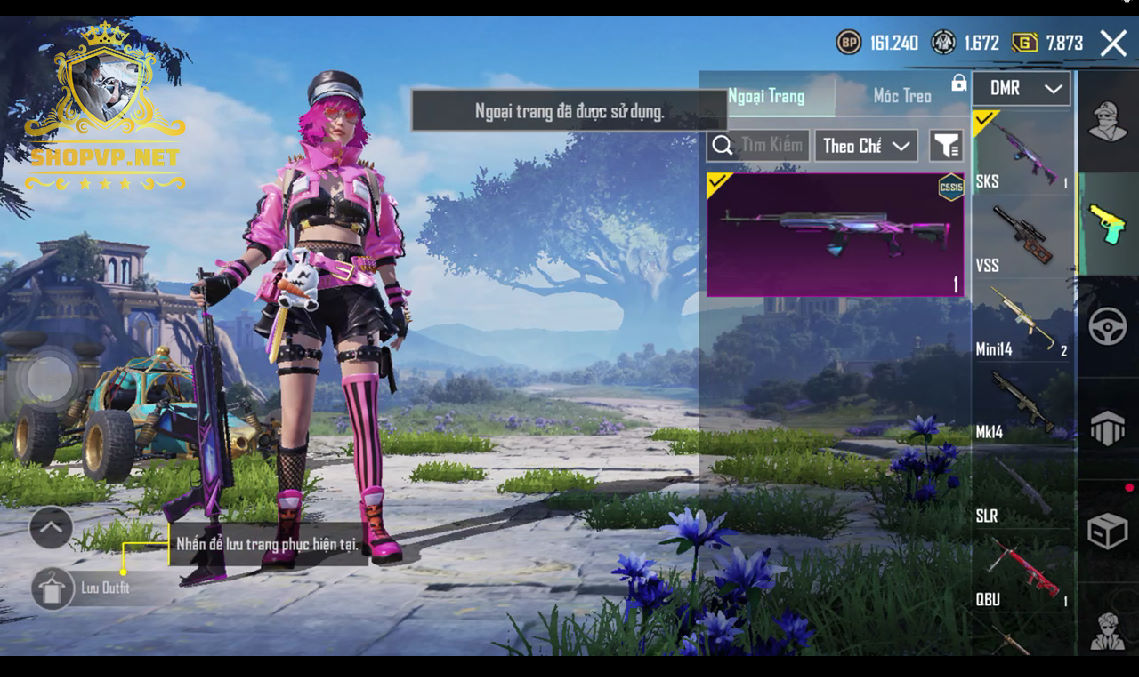Image resolution: width=1139 pixels, height=677 pixels.
Task: Select the Mini14 weapon entry
Action: (1022, 320)
